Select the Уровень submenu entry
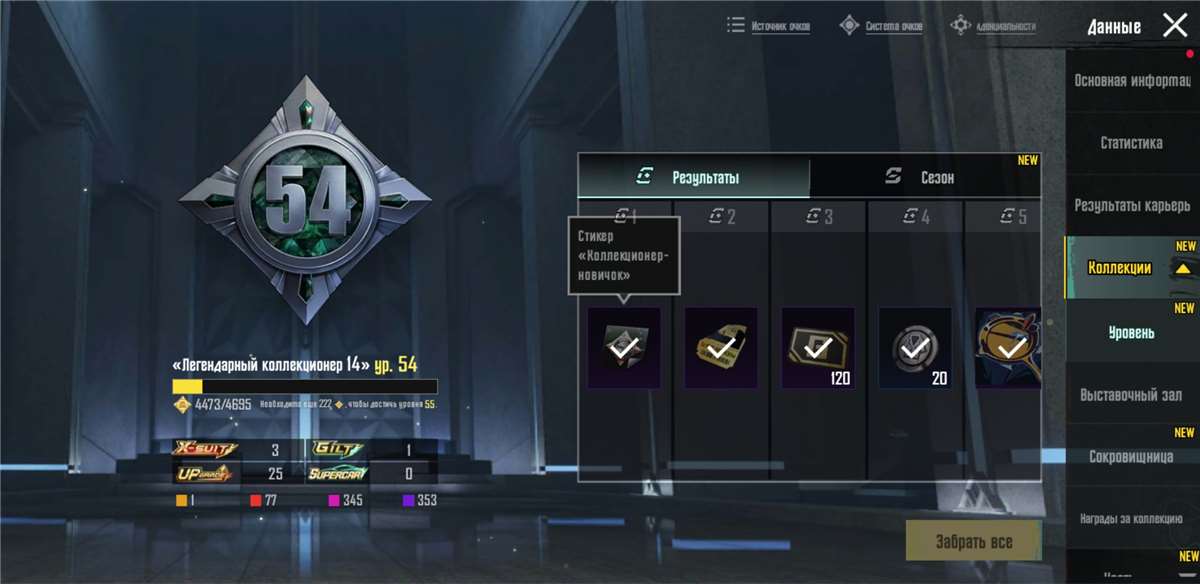This screenshot has height=584, width=1200. click(x=1131, y=331)
